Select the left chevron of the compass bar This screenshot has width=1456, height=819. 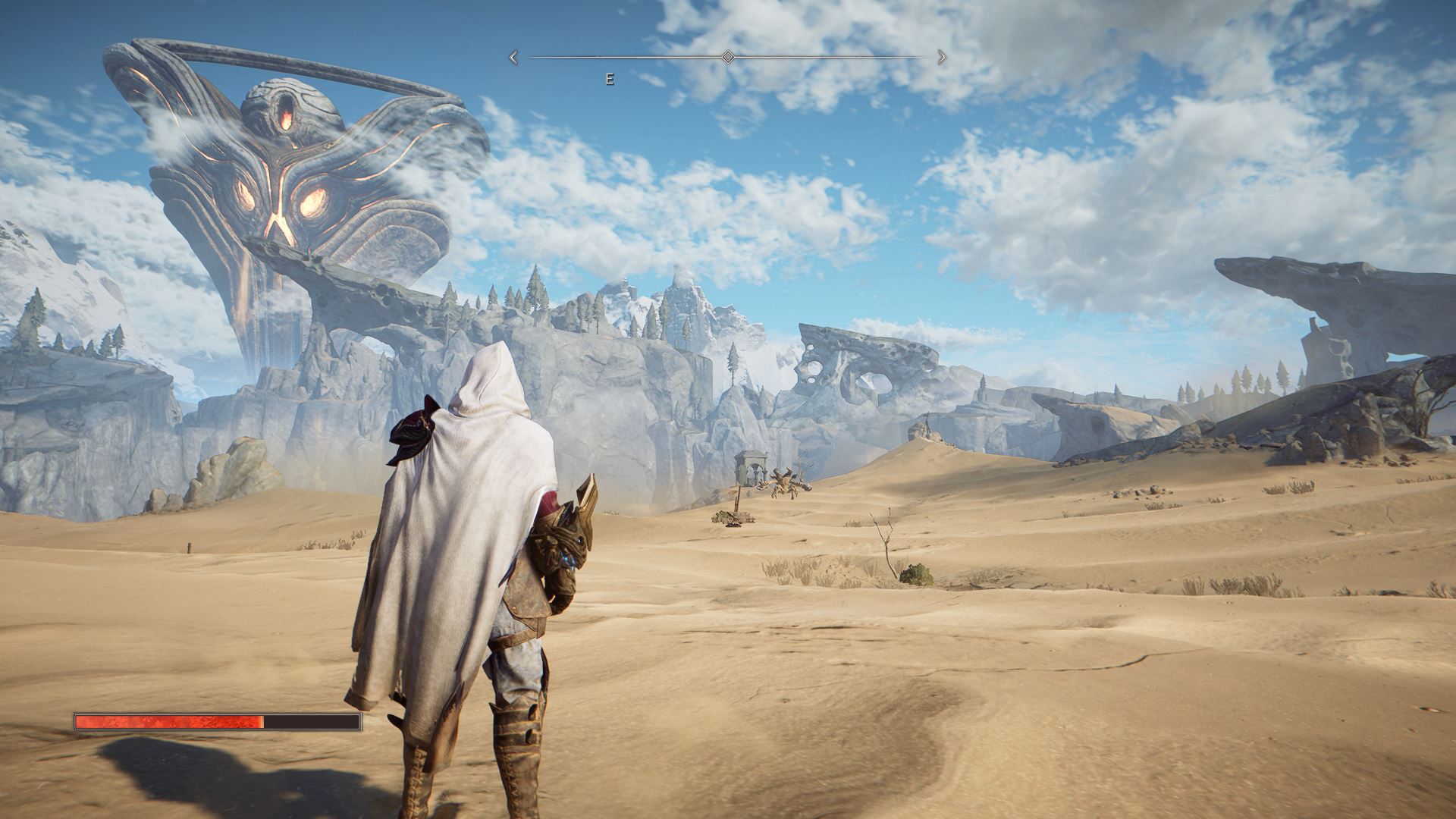coord(513,55)
